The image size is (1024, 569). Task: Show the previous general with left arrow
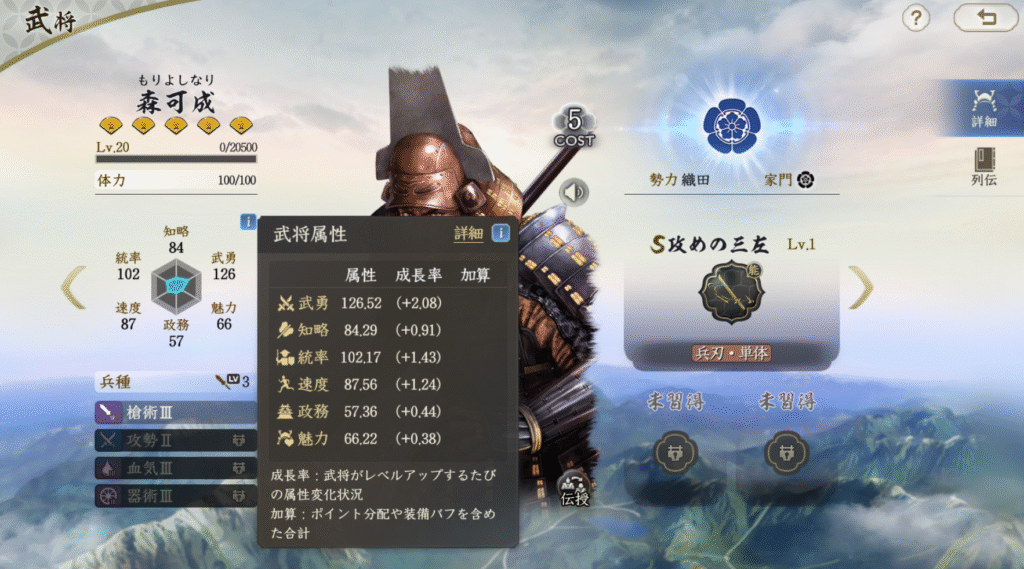pos(73,287)
